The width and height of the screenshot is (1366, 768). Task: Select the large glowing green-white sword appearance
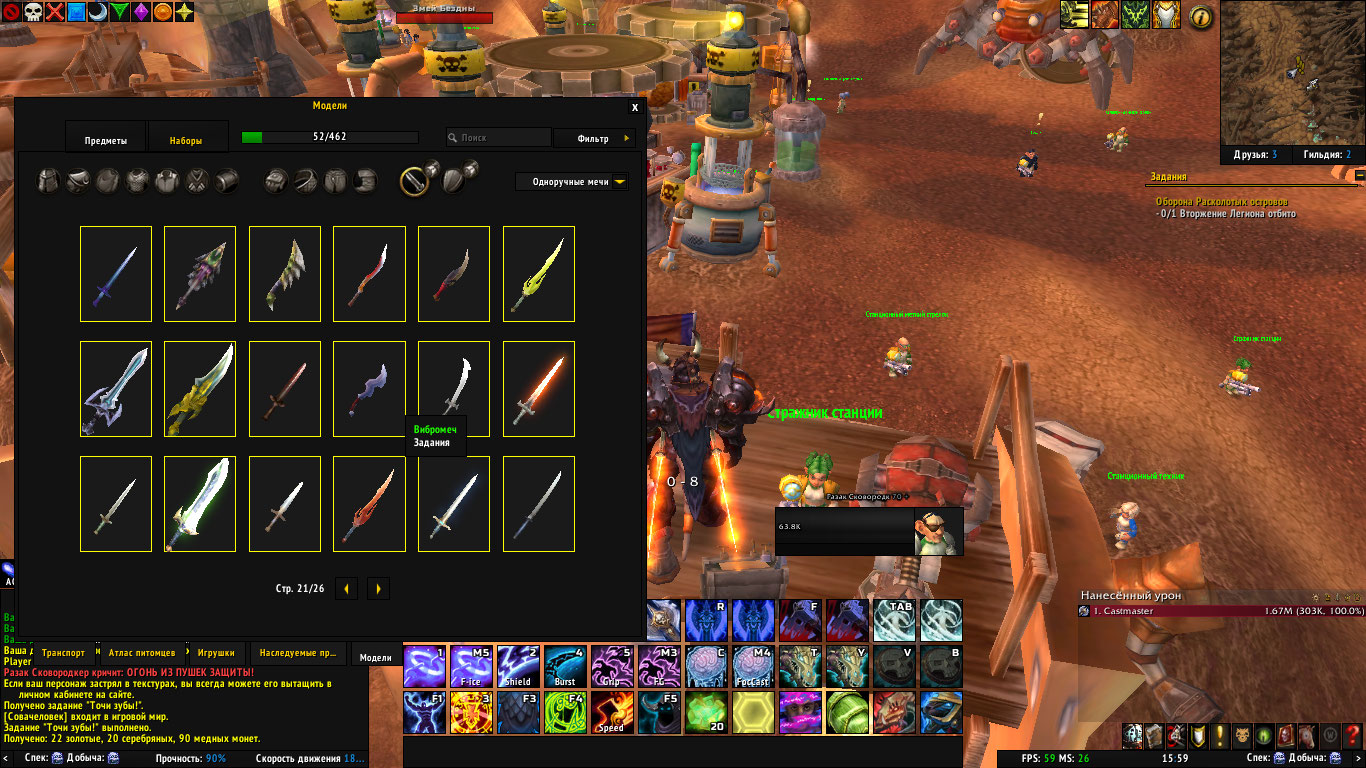(200, 504)
